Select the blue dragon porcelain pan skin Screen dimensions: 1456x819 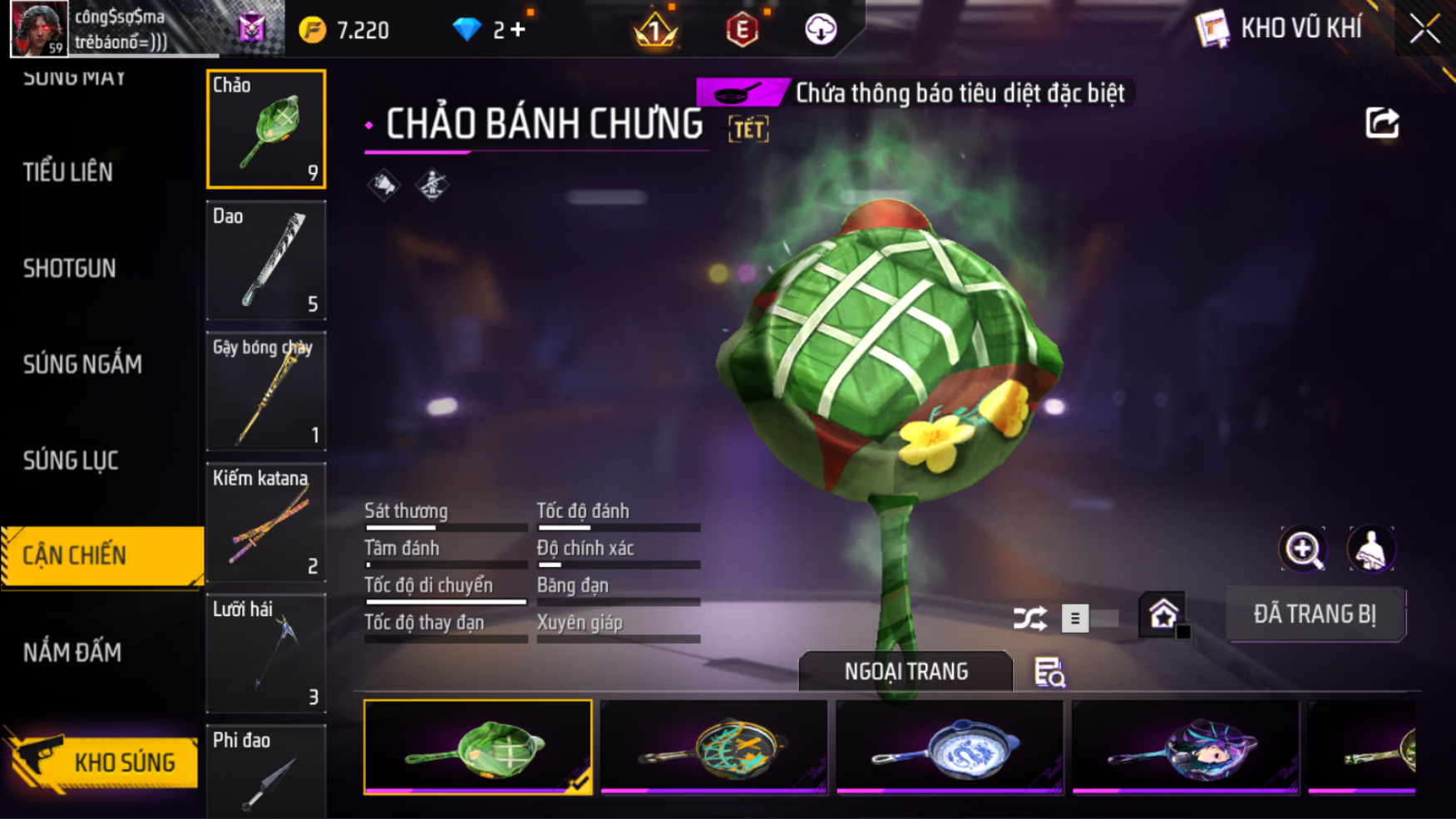click(950, 747)
